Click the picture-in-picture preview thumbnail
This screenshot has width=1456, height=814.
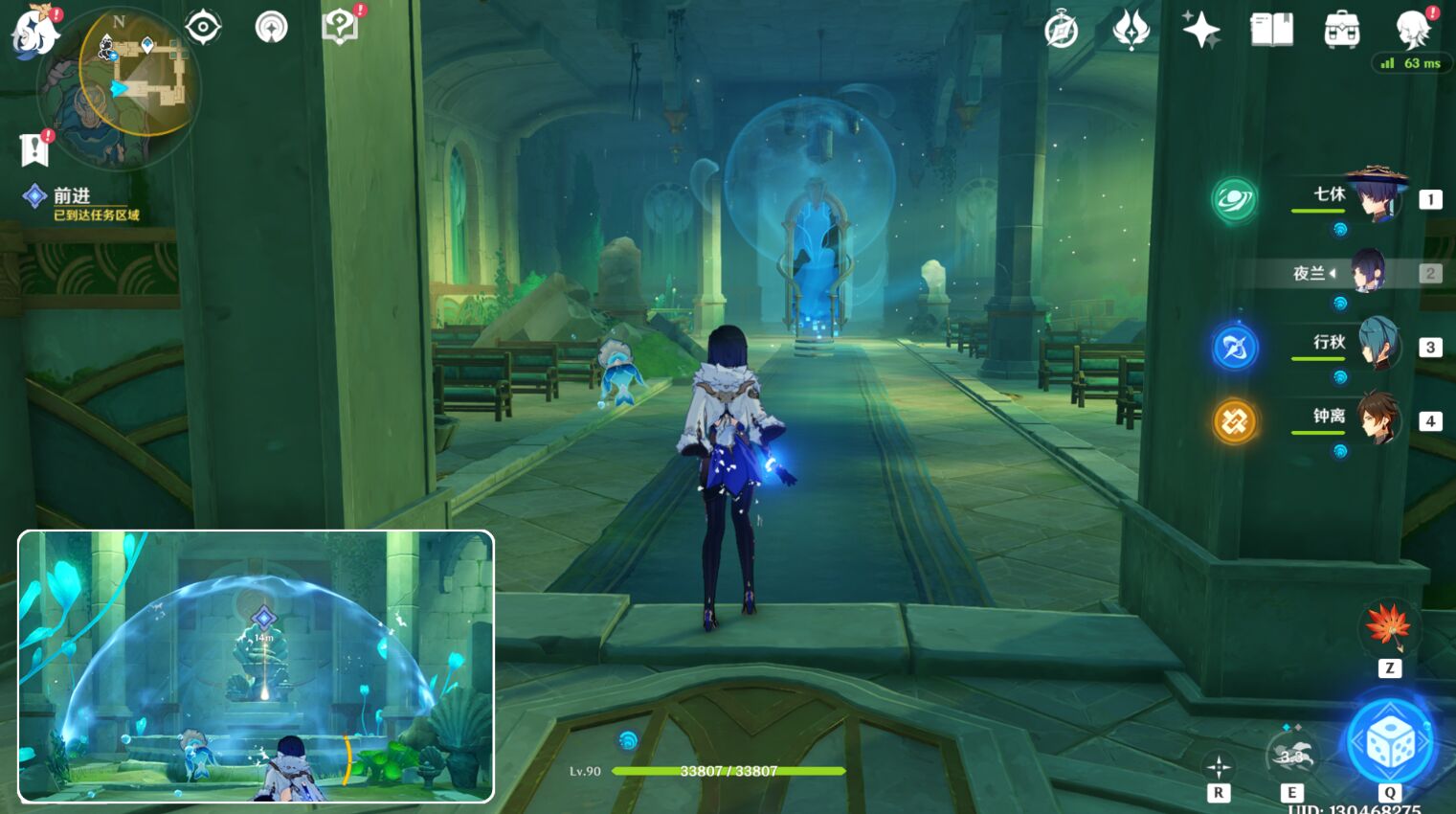(x=256, y=666)
